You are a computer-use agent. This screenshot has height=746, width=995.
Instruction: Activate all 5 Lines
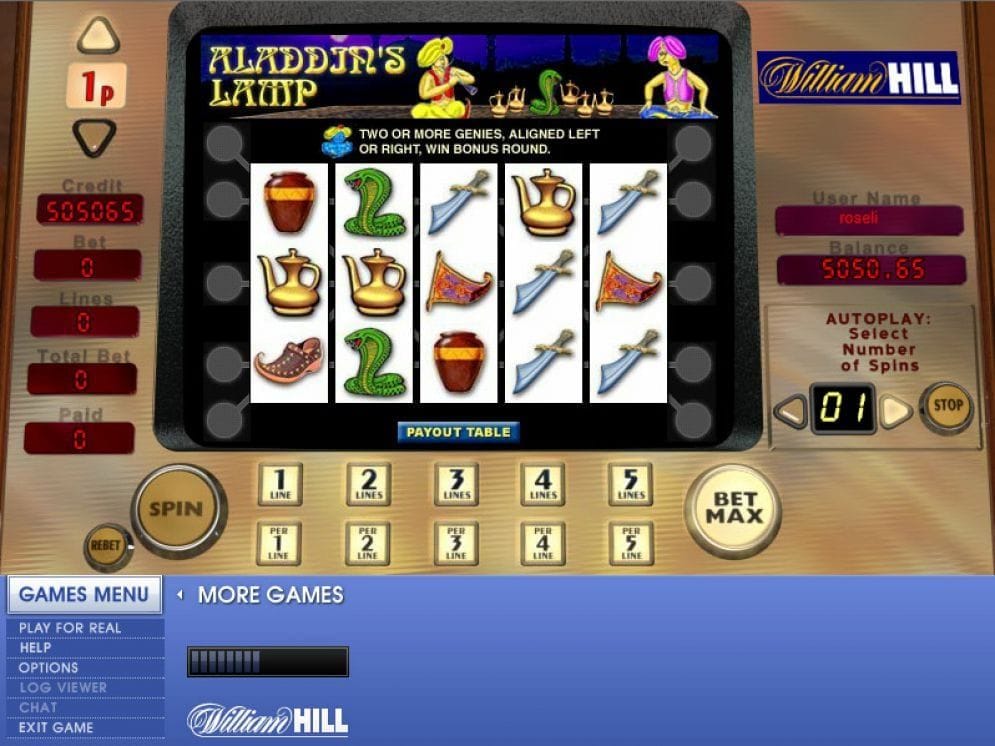pos(631,484)
